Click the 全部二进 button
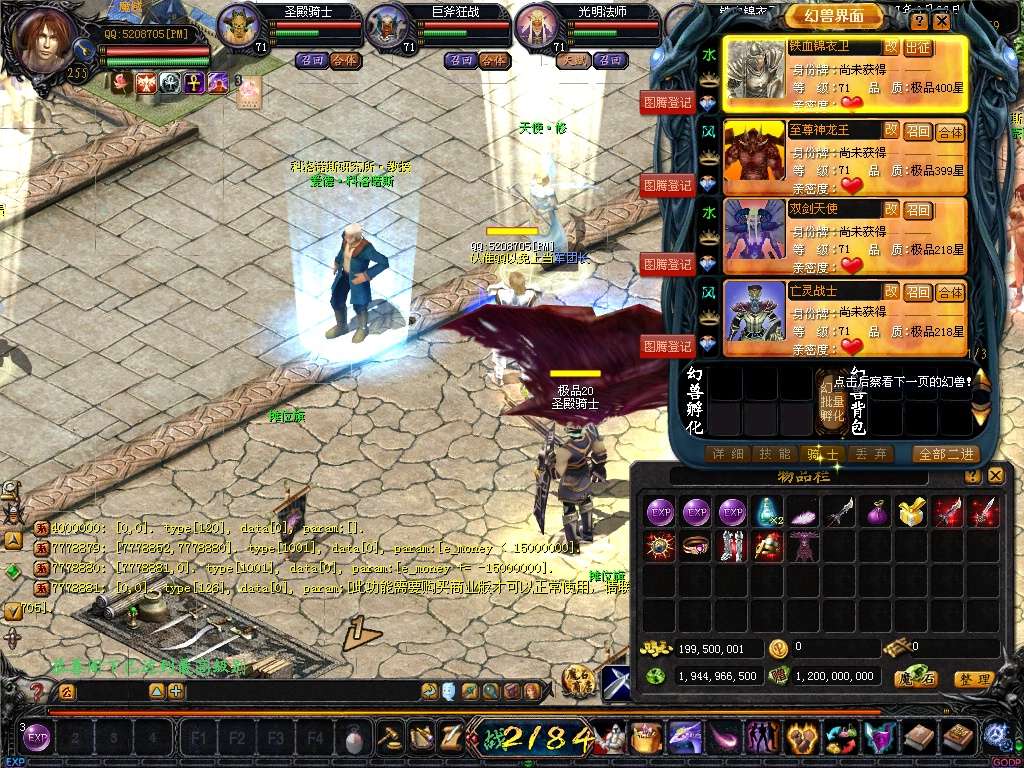The image size is (1024, 768). [945, 454]
